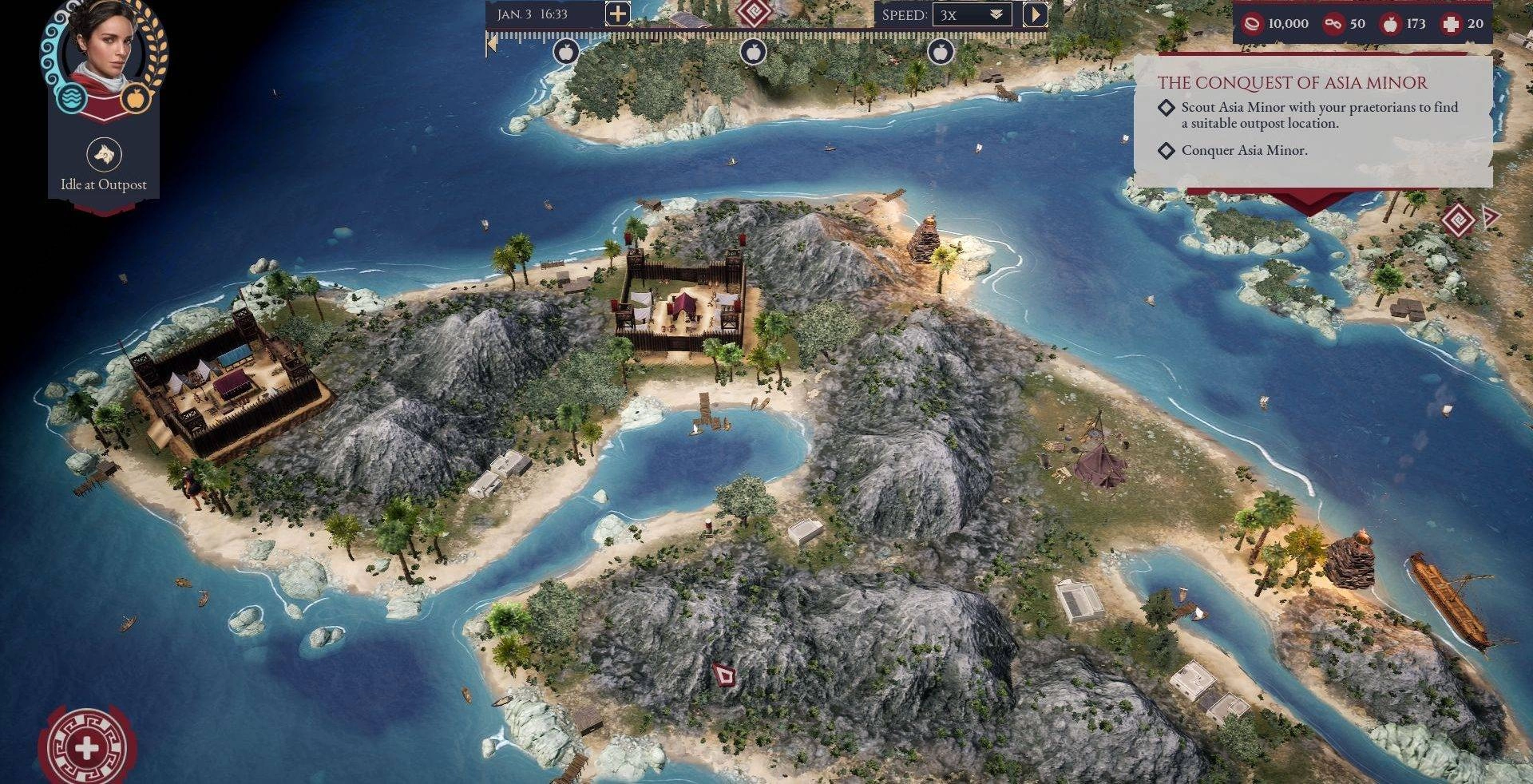The width and height of the screenshot is (1533, 784).
Task: Open the Speed 3x dropdown
Action: 972,15
